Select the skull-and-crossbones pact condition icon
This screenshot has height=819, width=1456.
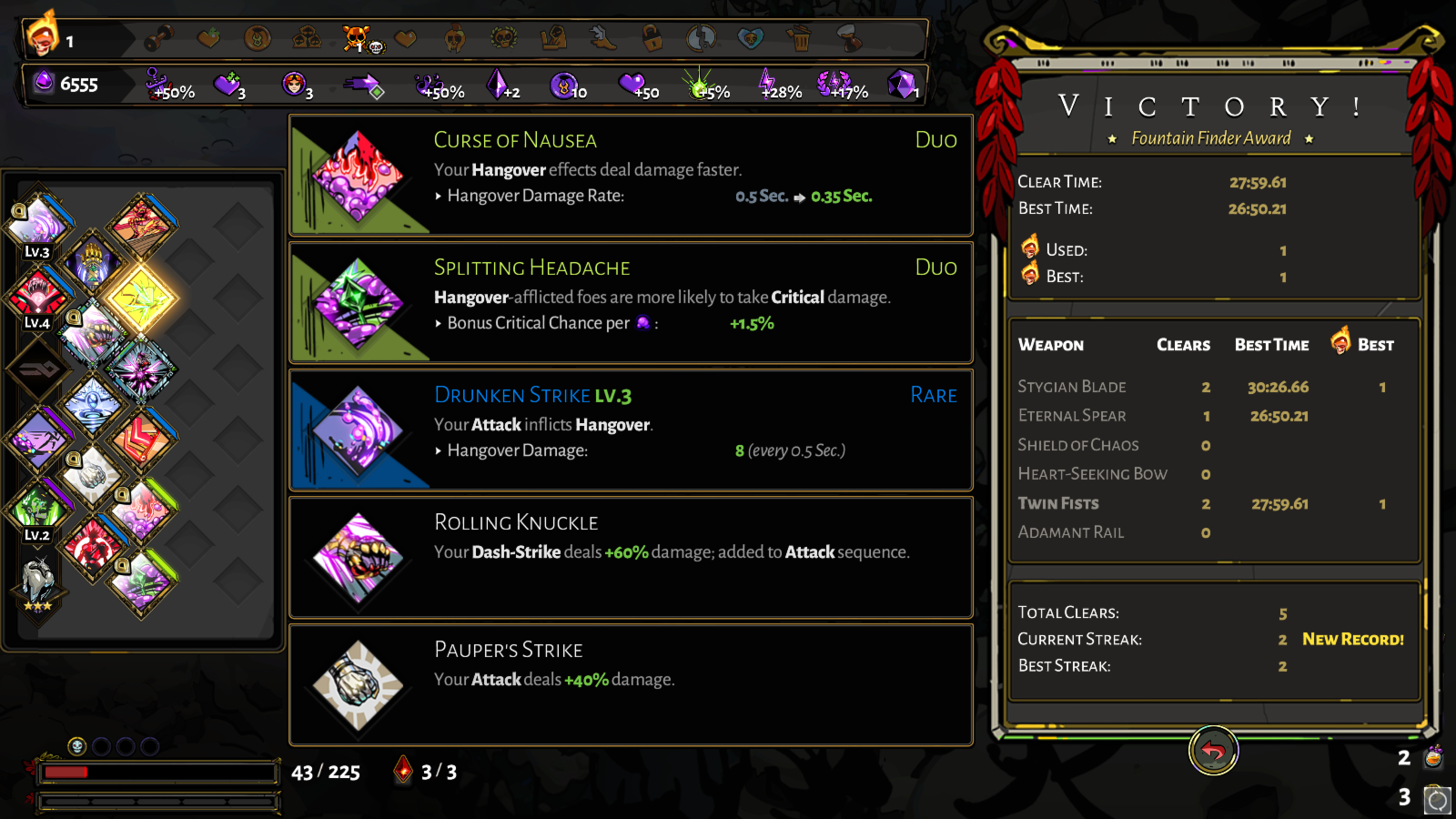(355, 36)
